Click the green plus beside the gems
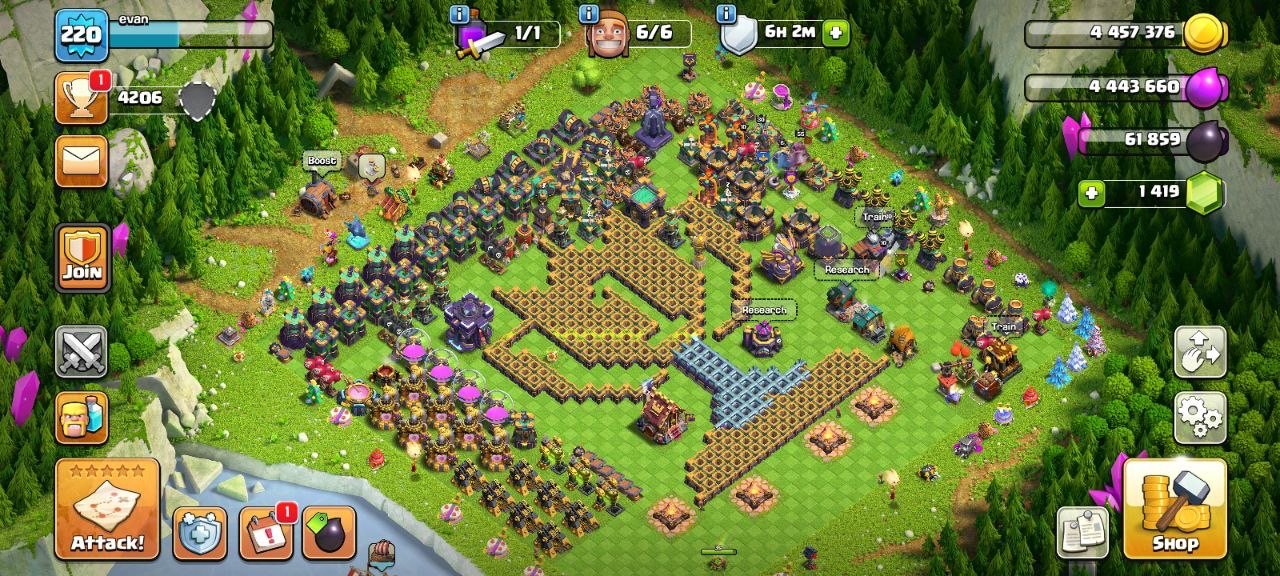The height and width of the screenshot is (576, 1280). (1092, 192)
